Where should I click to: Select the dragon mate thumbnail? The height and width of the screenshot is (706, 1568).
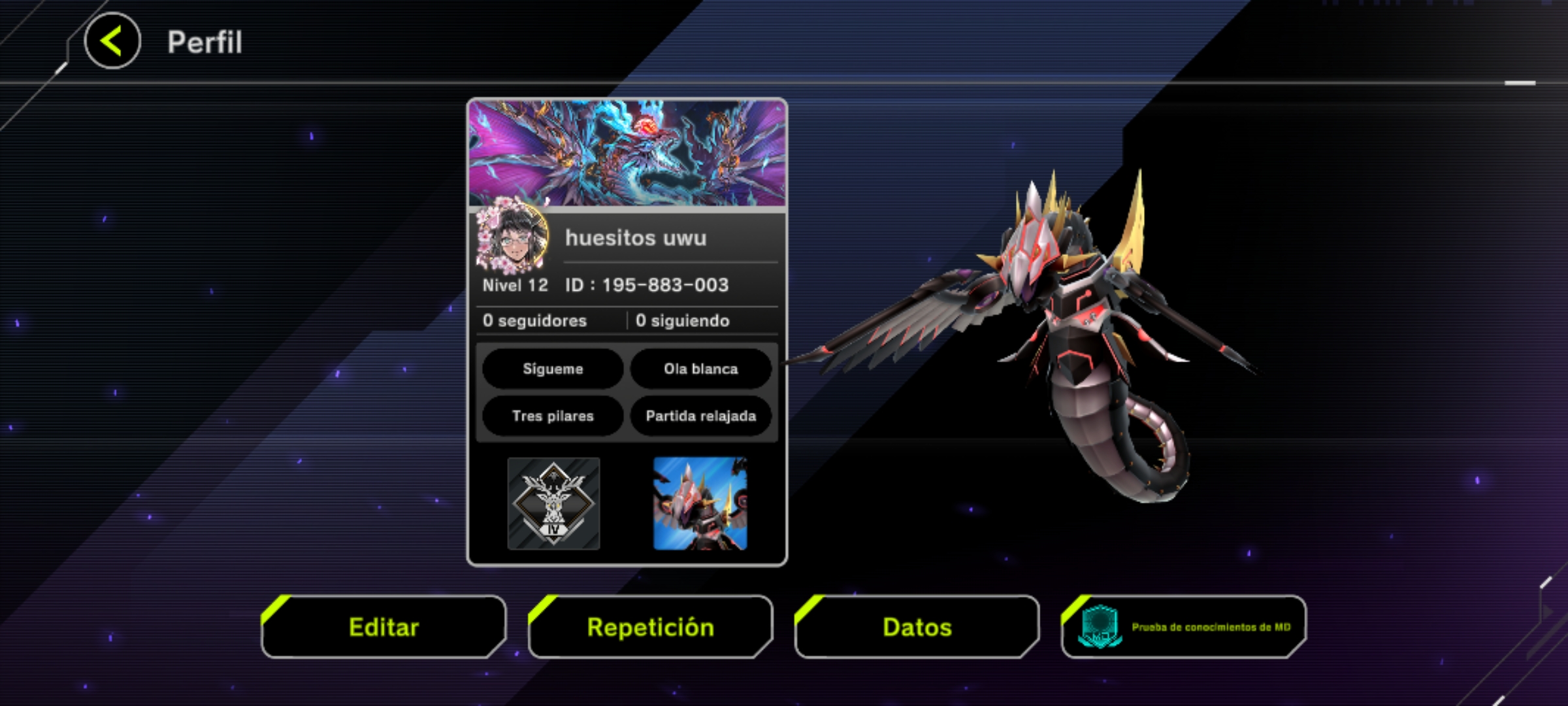[700, 503]
